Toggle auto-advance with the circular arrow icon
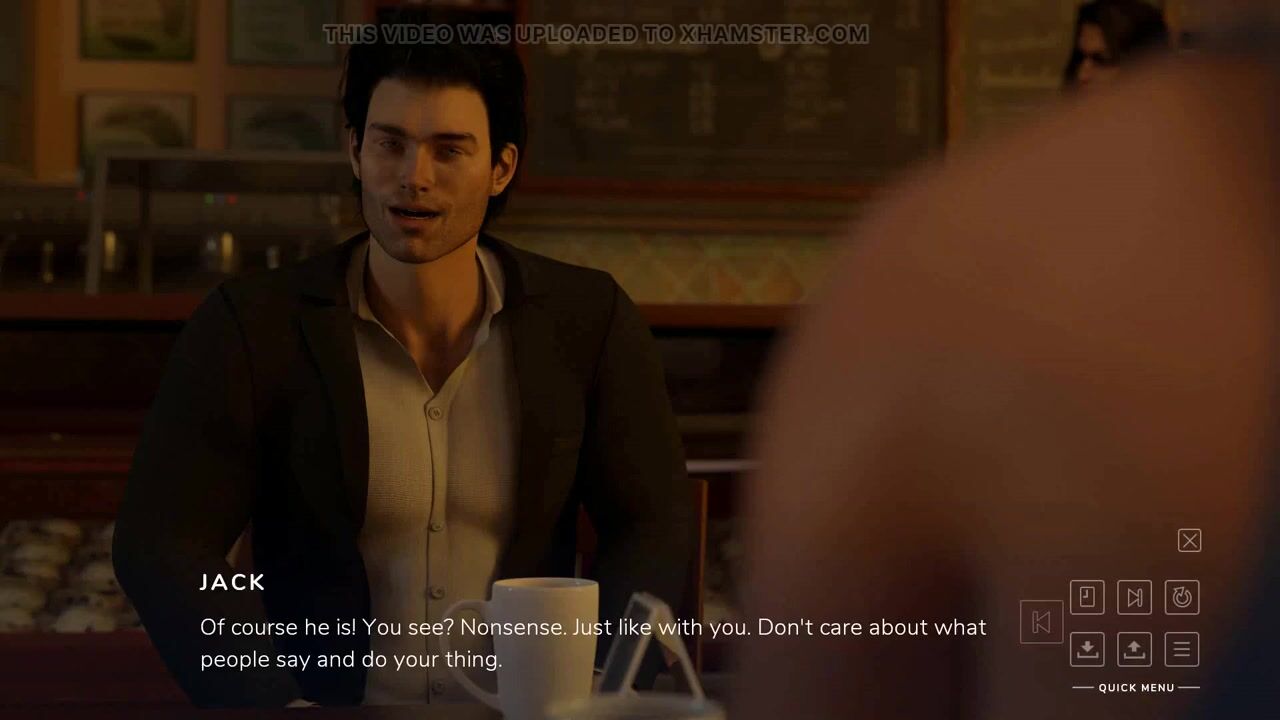This screenshot has height=720, width=1280. (1182, 598)
